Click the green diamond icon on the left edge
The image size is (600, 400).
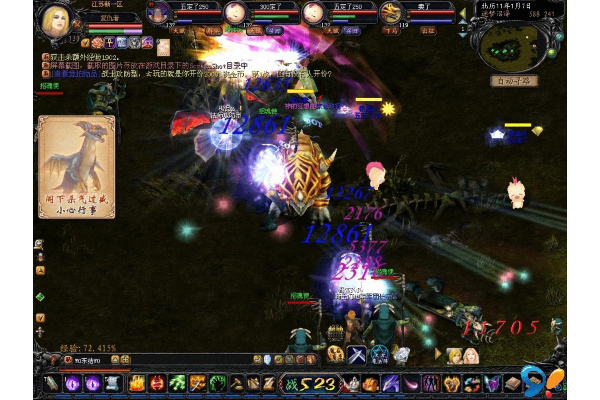pos(40,297)
